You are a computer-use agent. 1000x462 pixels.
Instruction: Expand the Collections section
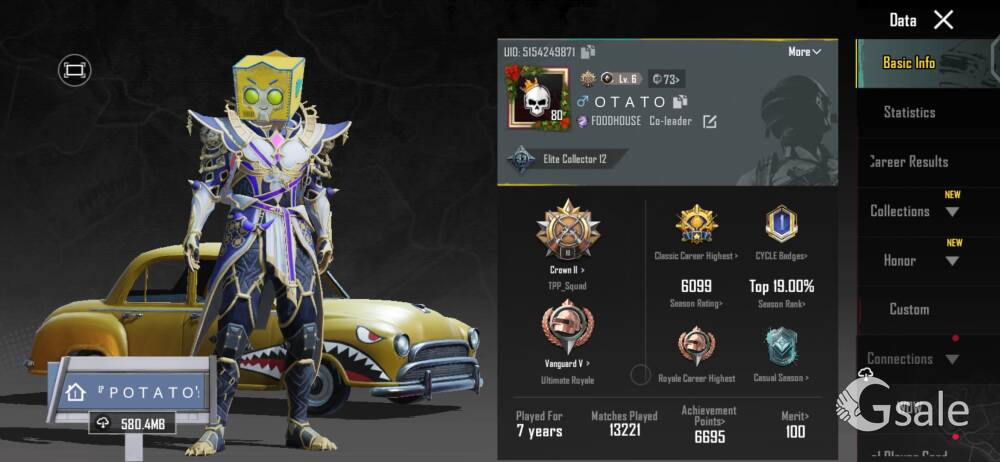(912, 211)
